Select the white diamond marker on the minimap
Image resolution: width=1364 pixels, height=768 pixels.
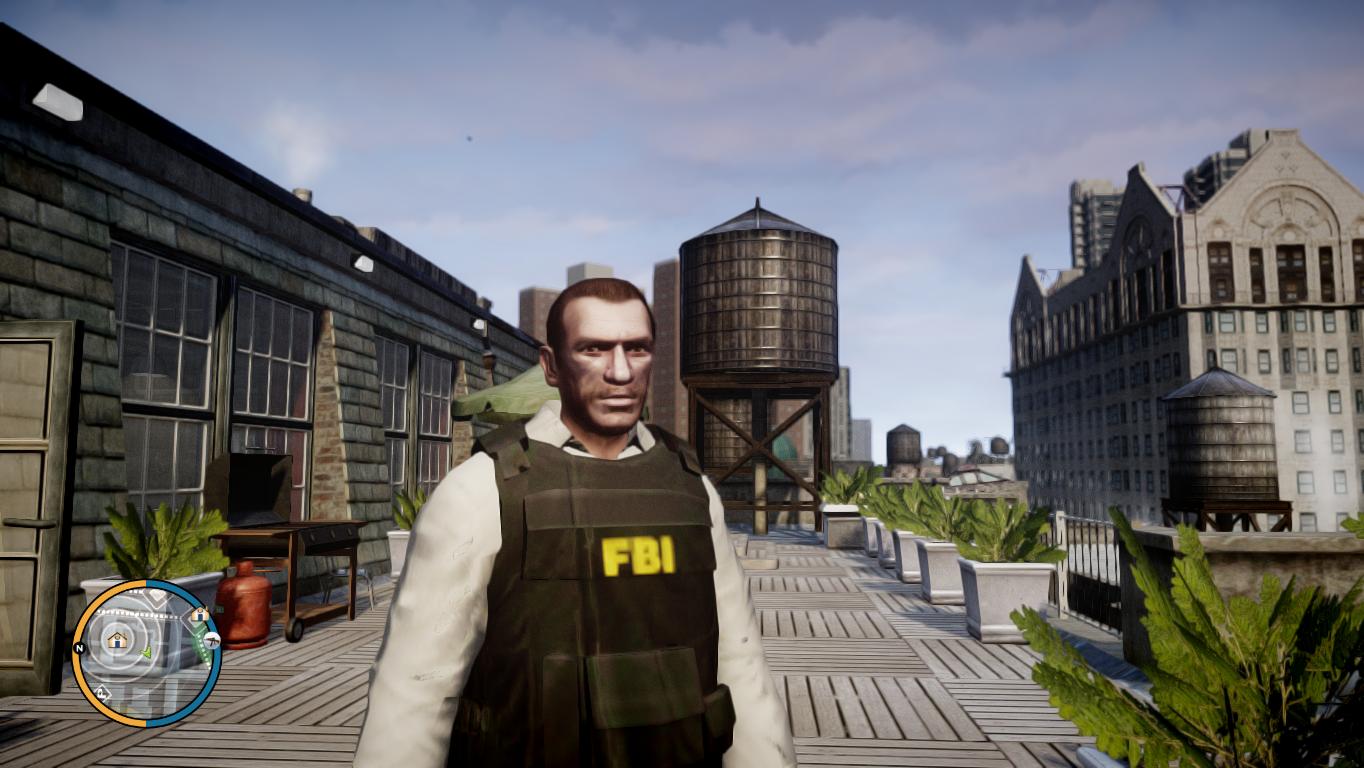101,692
